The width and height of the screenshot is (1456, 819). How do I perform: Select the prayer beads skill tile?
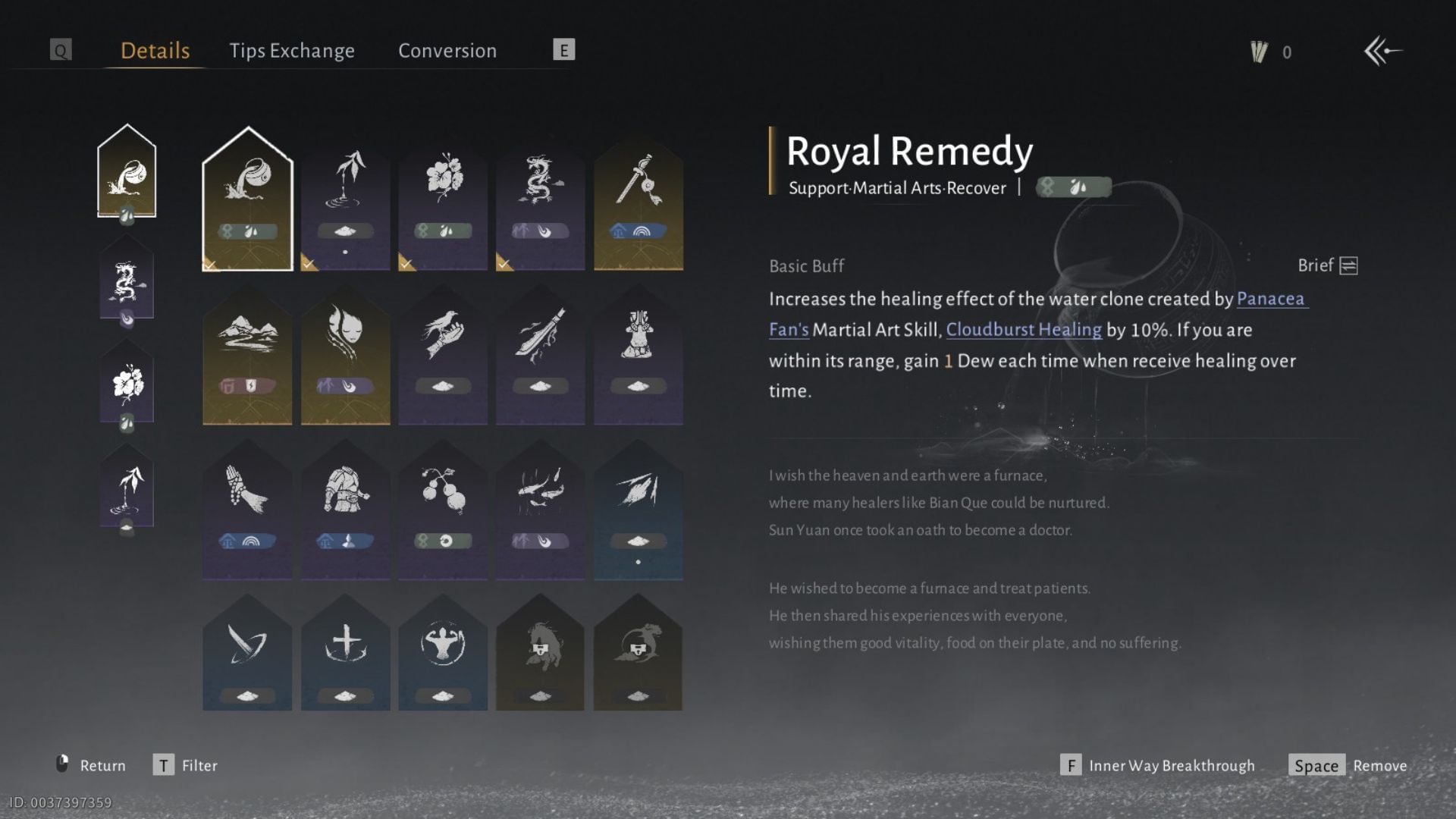tap(246, 504)
